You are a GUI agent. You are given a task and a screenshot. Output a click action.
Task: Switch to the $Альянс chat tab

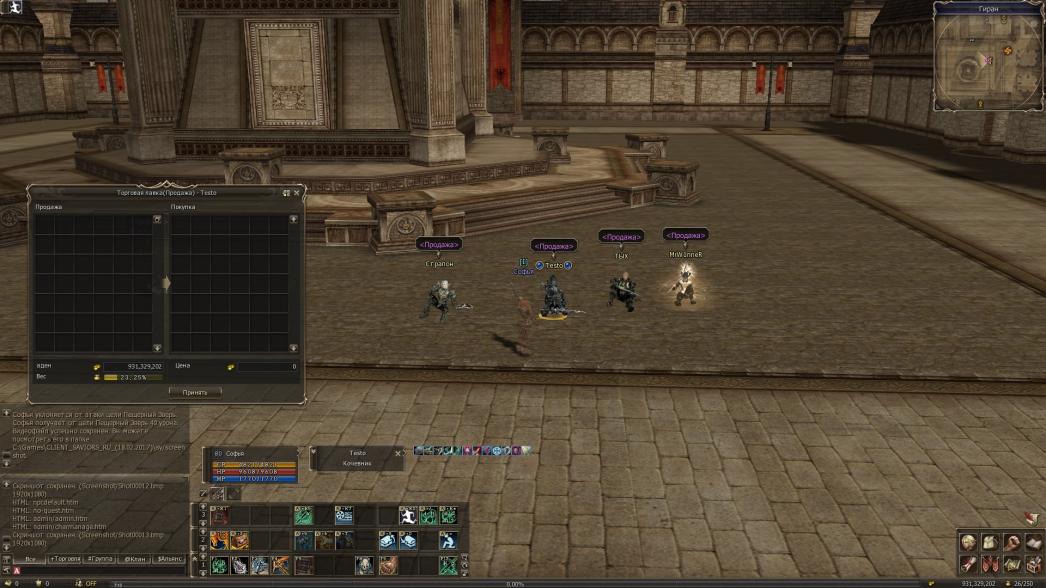tap(170, 559)
